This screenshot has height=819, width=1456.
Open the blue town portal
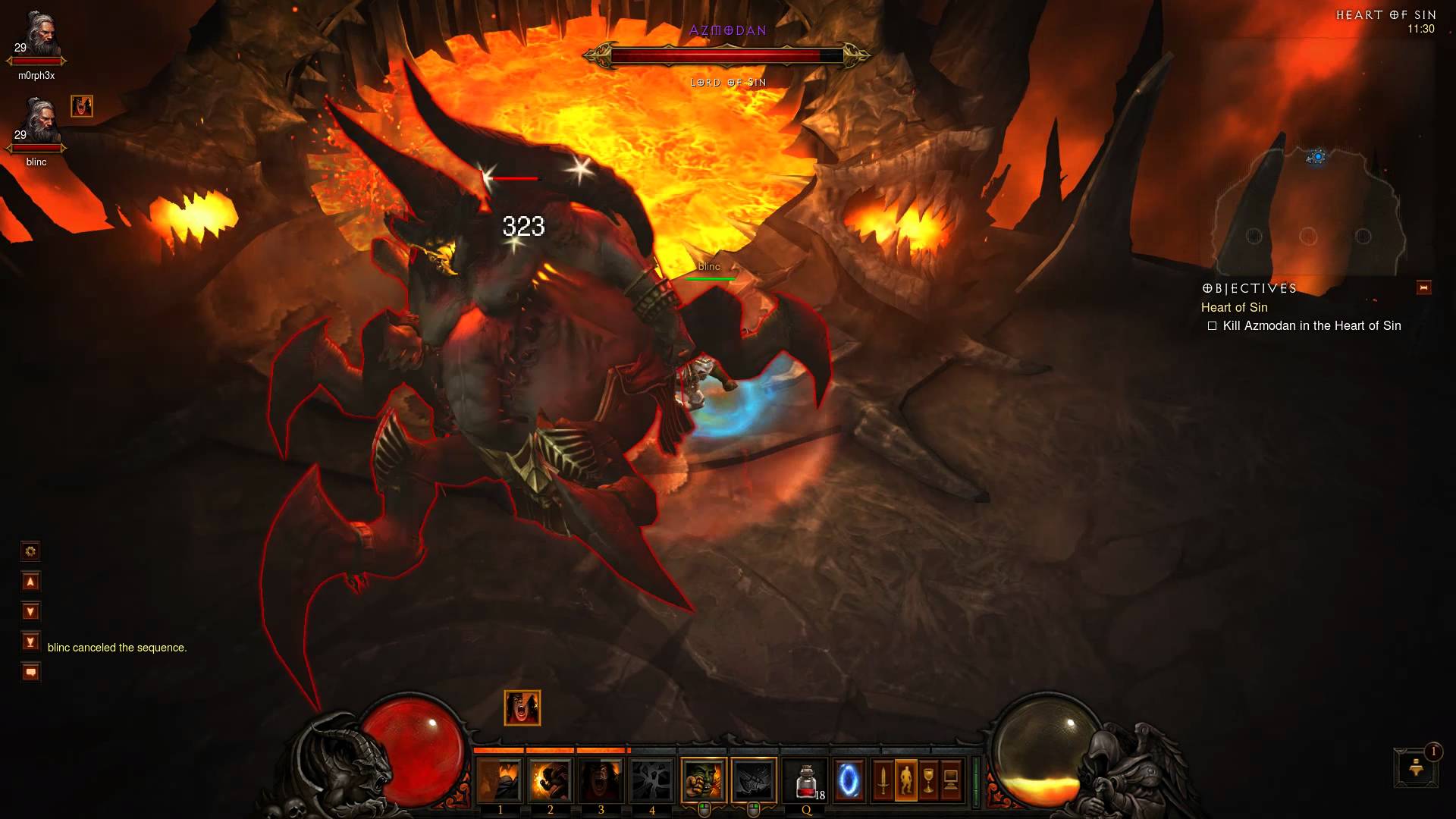coord(849,780)
